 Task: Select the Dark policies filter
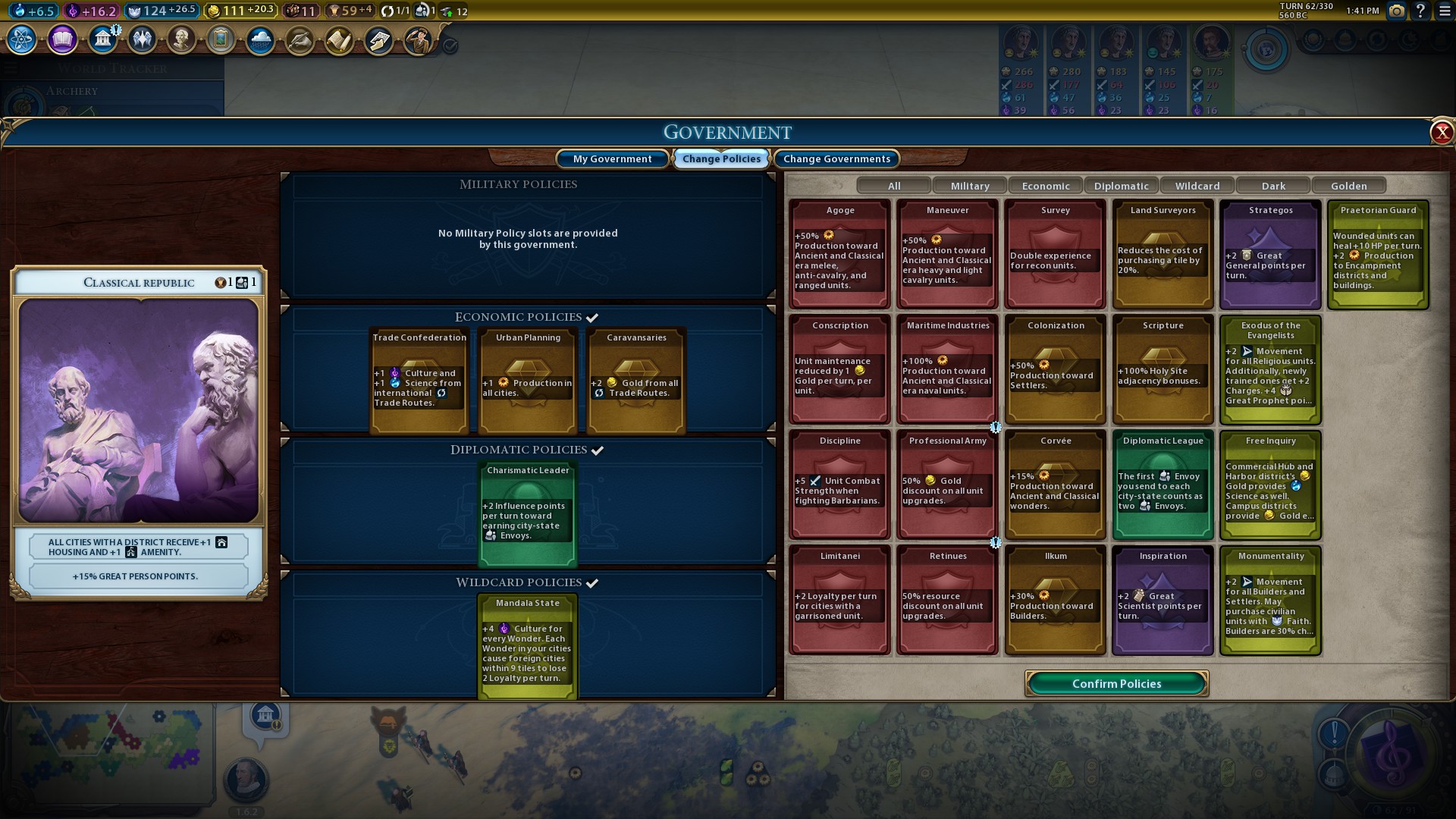tap(1272, 186)
